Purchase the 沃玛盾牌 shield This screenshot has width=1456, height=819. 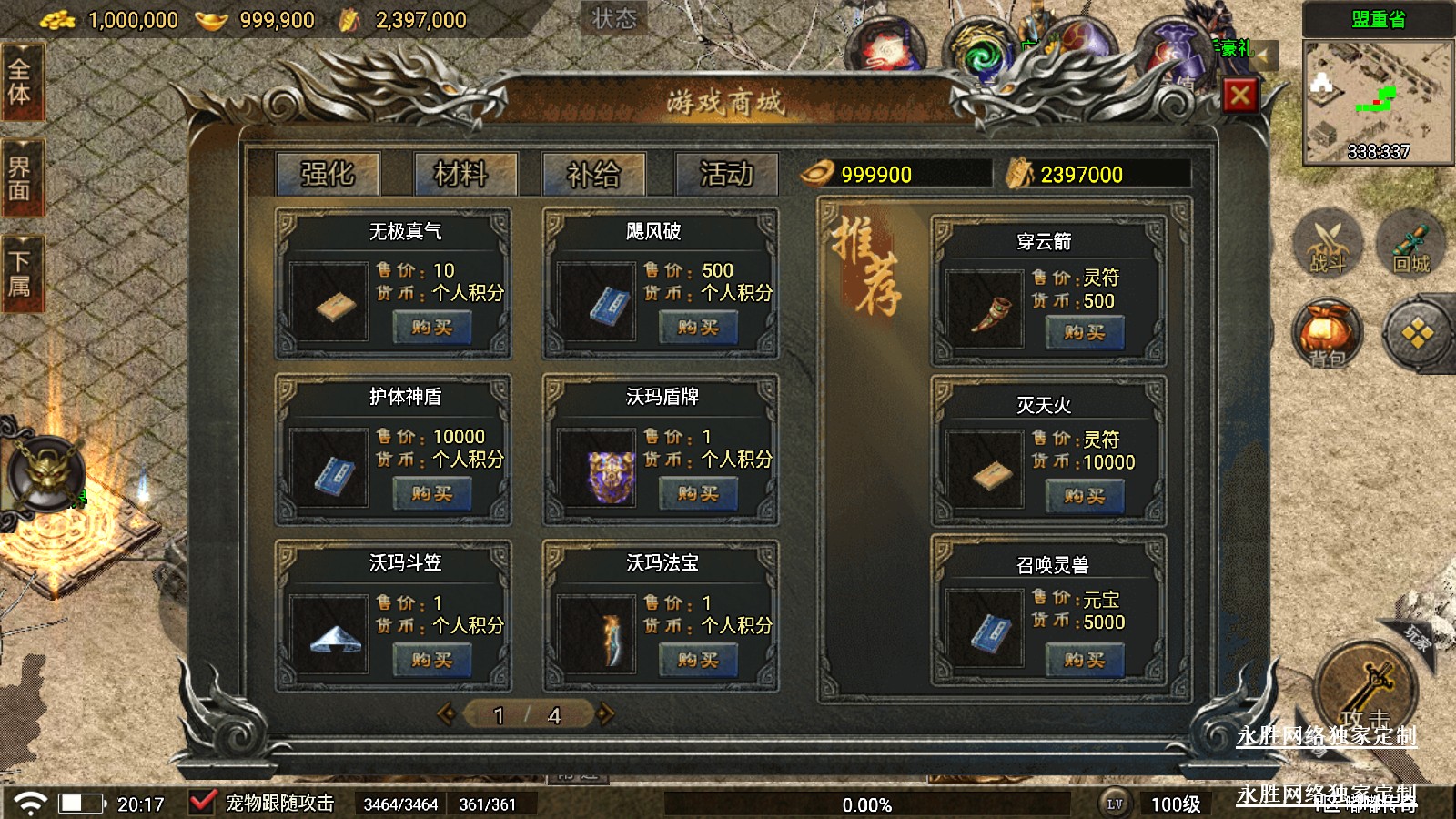(x=698, y=494)
